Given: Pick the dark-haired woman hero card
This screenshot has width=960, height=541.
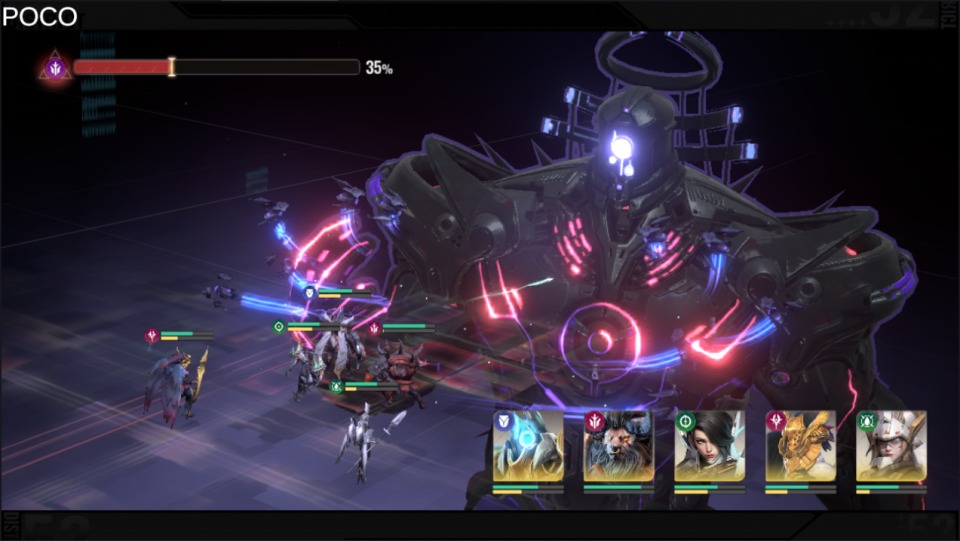Looking at the screenshot, I should coord(710,446).
